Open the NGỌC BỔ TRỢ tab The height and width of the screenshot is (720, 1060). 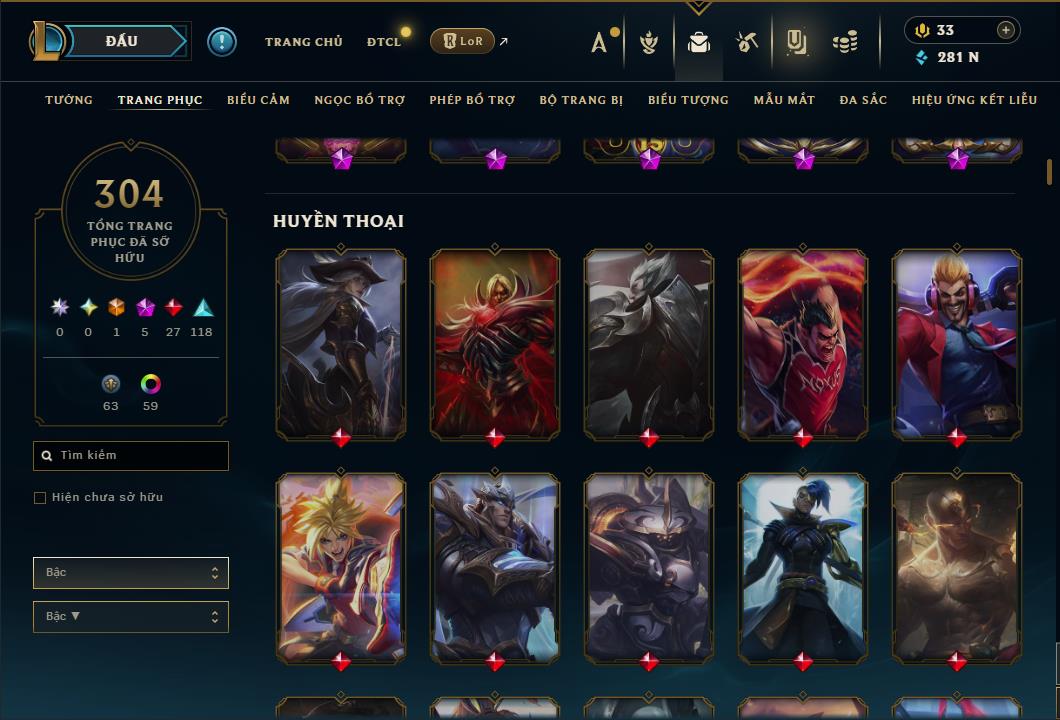coord(360,100)
